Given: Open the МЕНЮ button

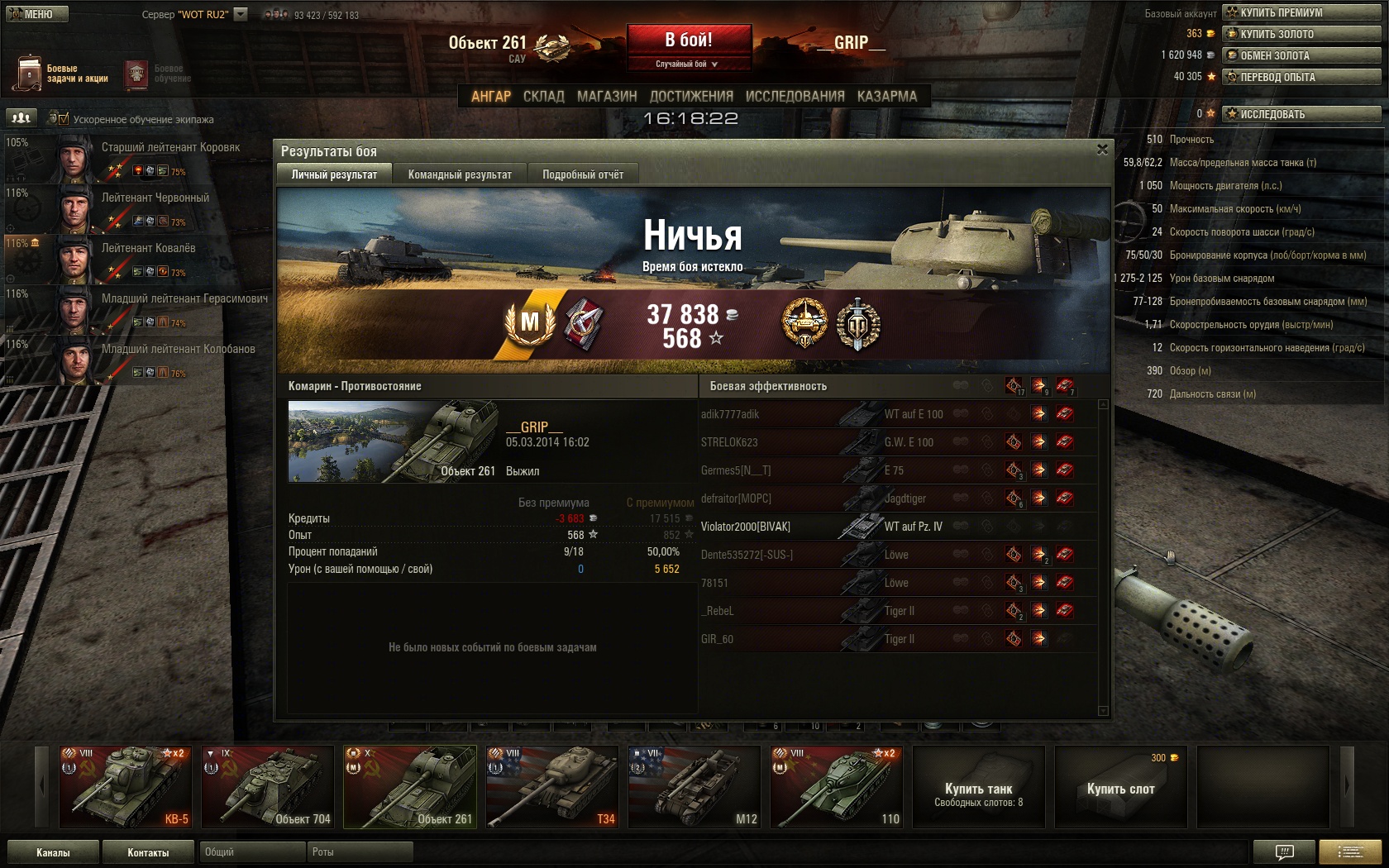Looking at the screenshot, I should point(37,14).
